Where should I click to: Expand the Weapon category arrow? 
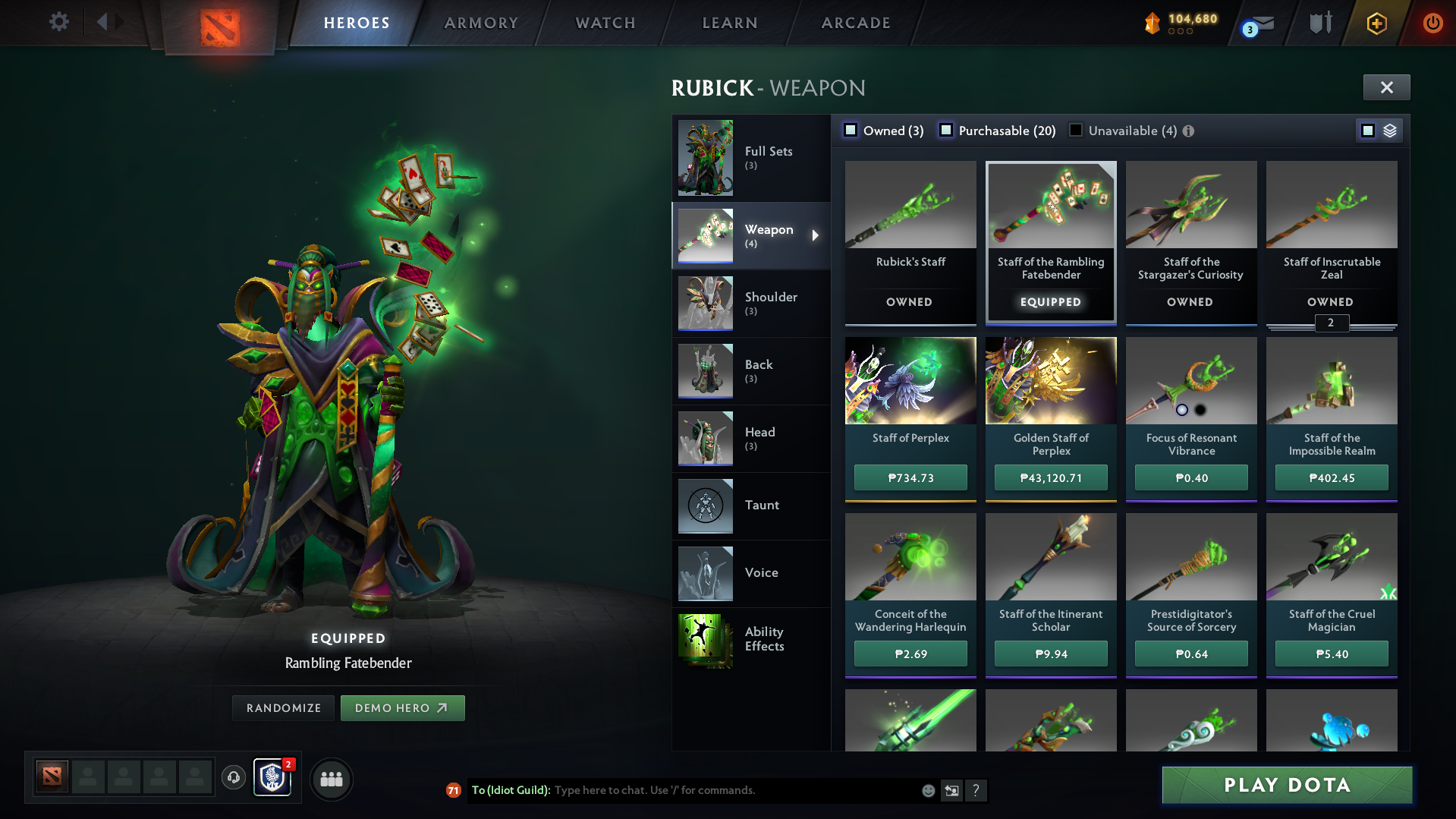click(817, 236)
